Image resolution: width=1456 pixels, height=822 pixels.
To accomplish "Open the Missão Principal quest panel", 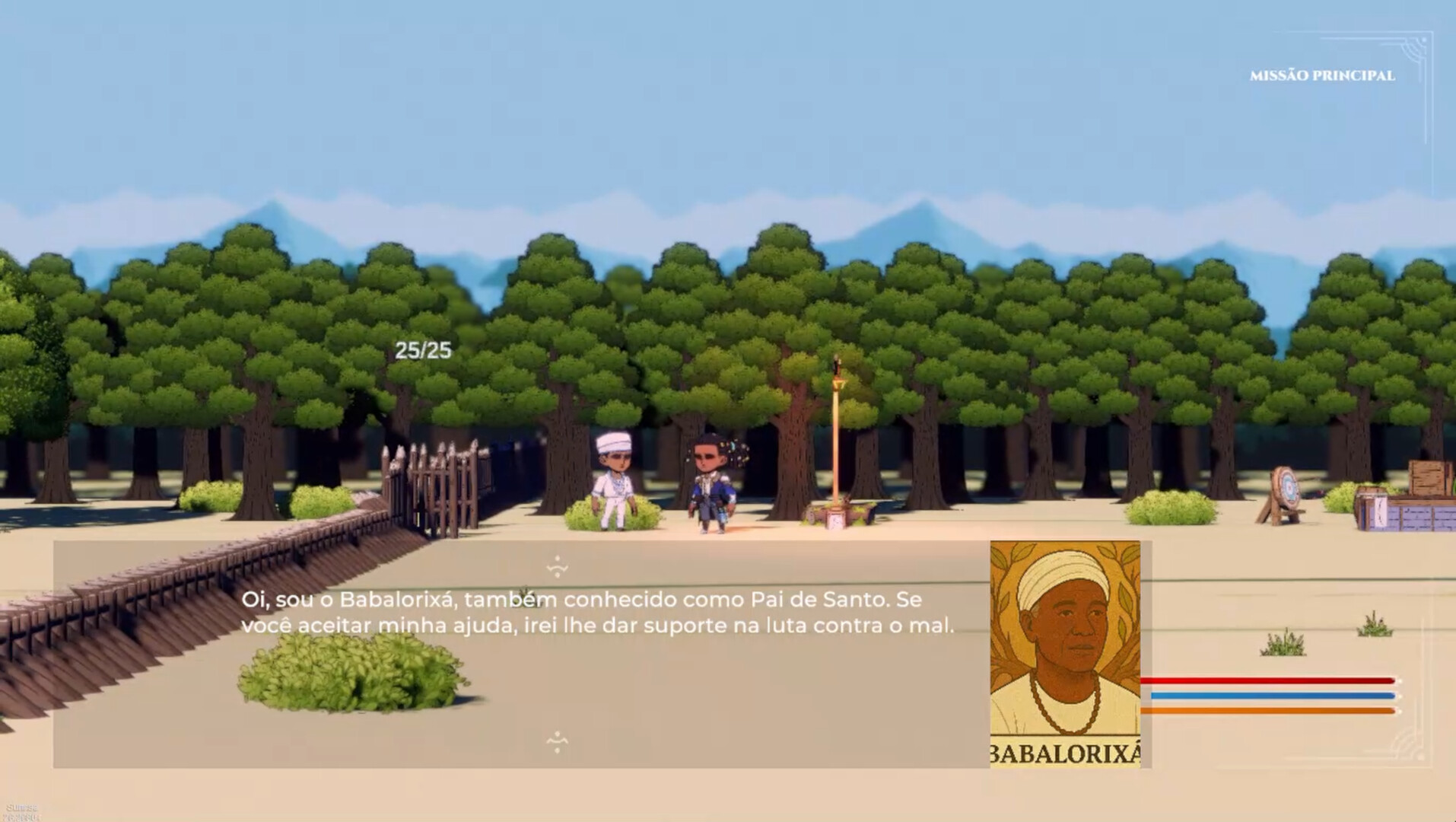I will [1323, 75].
